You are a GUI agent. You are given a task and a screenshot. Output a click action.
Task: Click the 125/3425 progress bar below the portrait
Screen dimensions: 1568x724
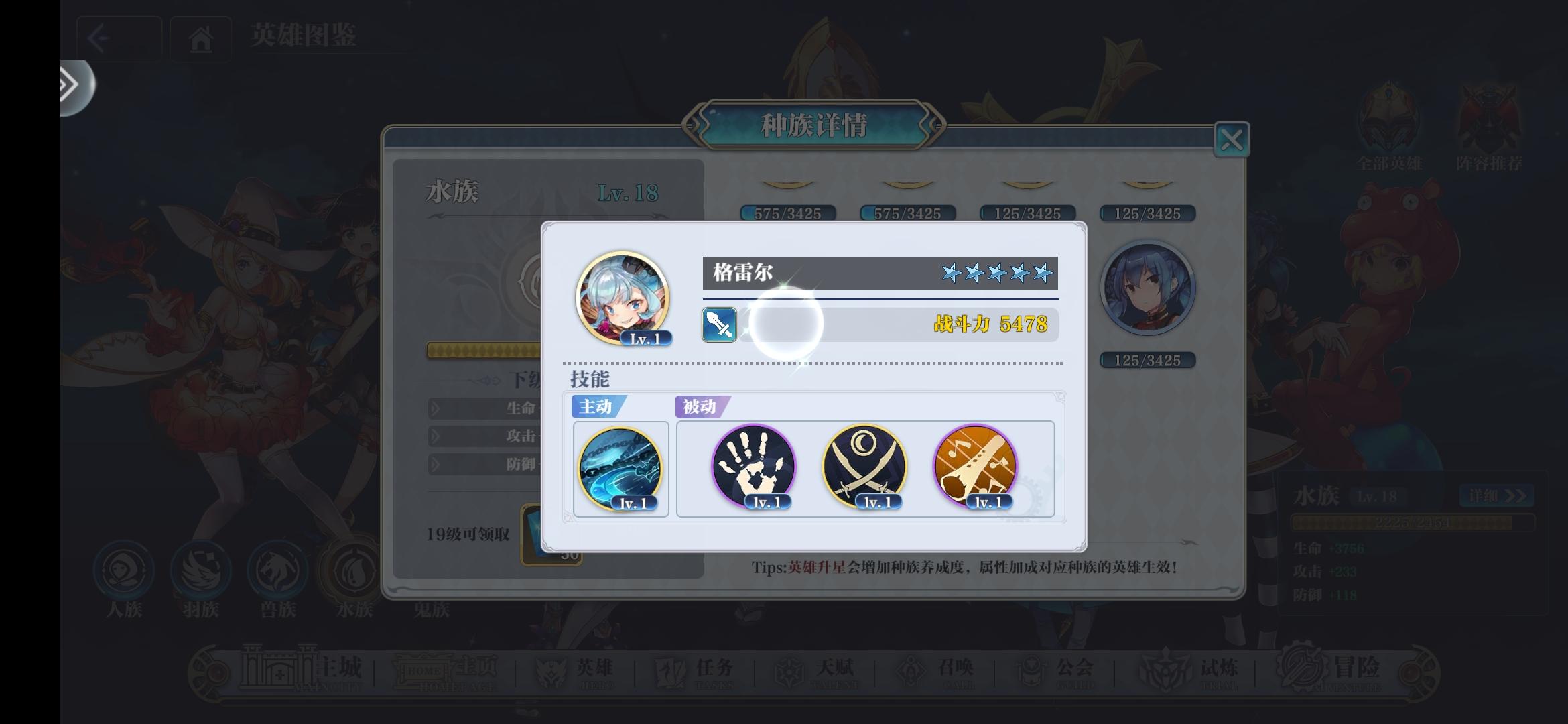coord(1147,360)
